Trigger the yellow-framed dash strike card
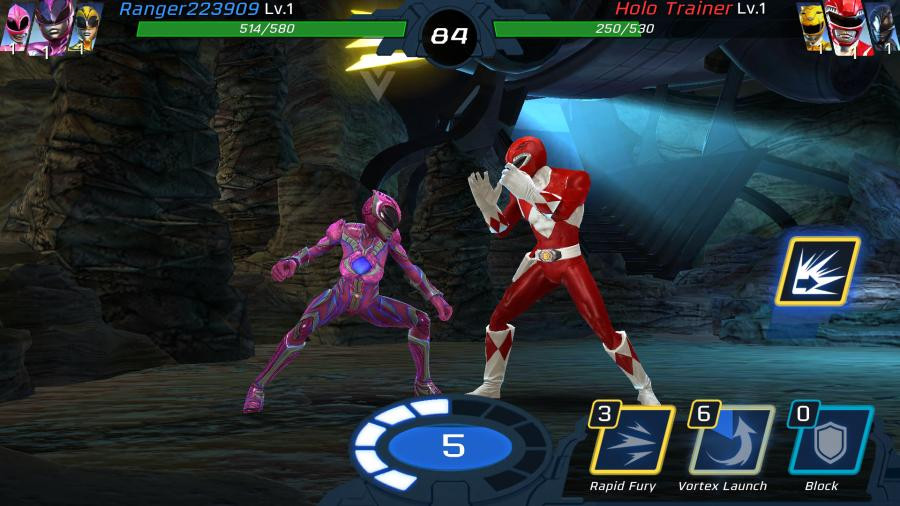The width and height of the screenshot is (900, 506). point(816,271)
